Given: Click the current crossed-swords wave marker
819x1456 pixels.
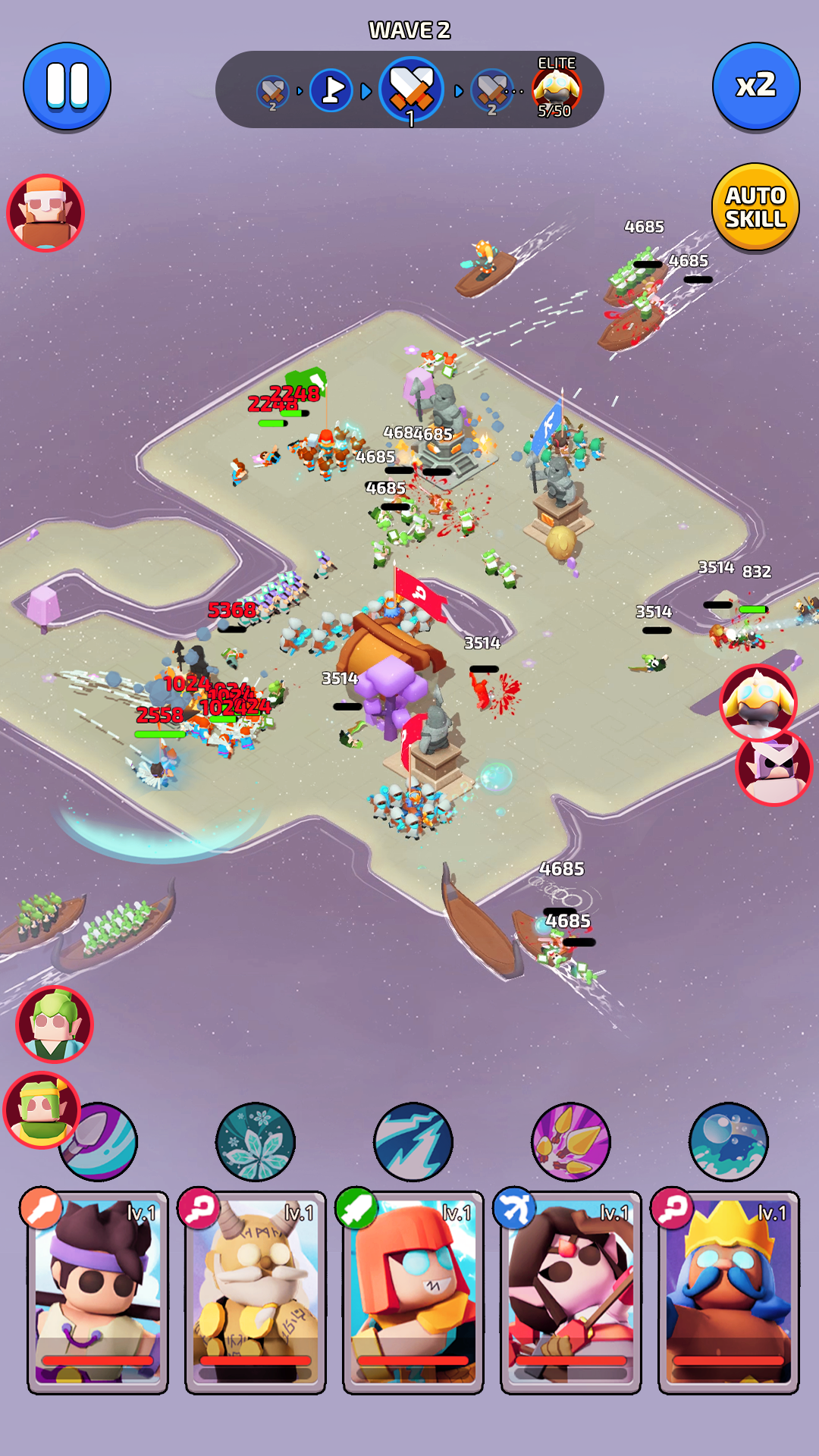Looking at the screenshot, I should click(411, 90).
